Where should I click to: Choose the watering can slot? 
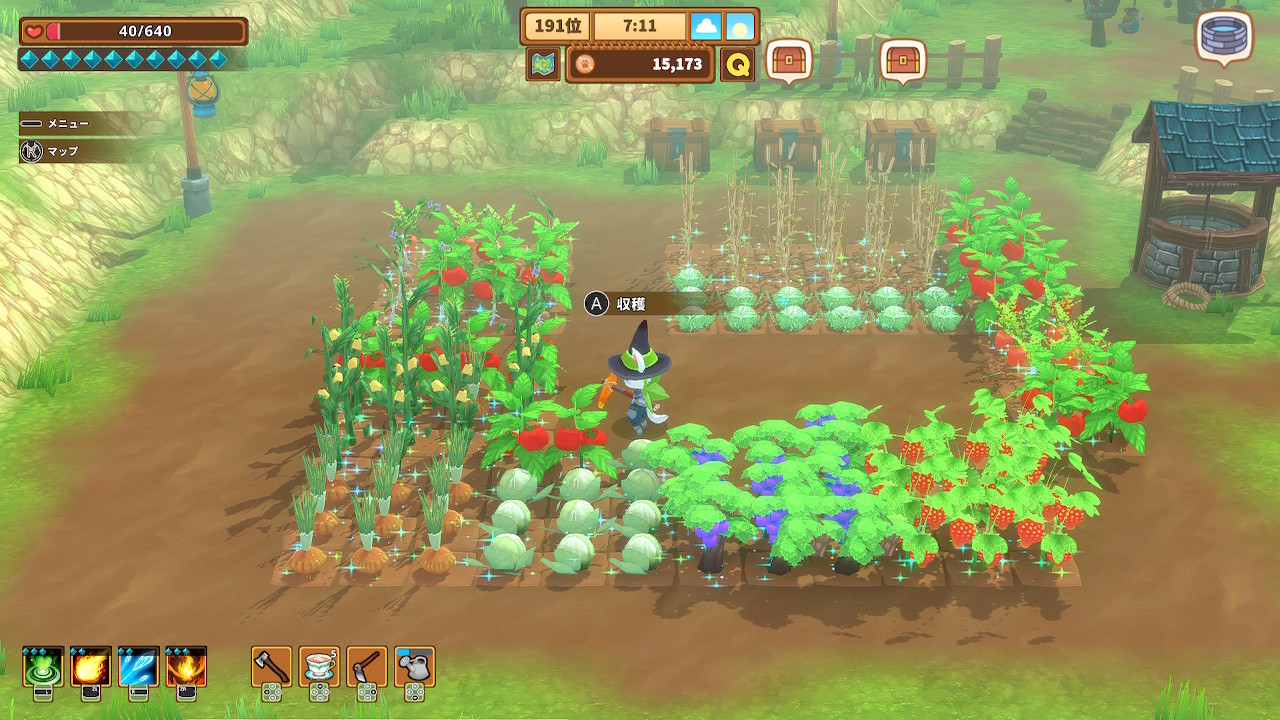click(415, 667)
